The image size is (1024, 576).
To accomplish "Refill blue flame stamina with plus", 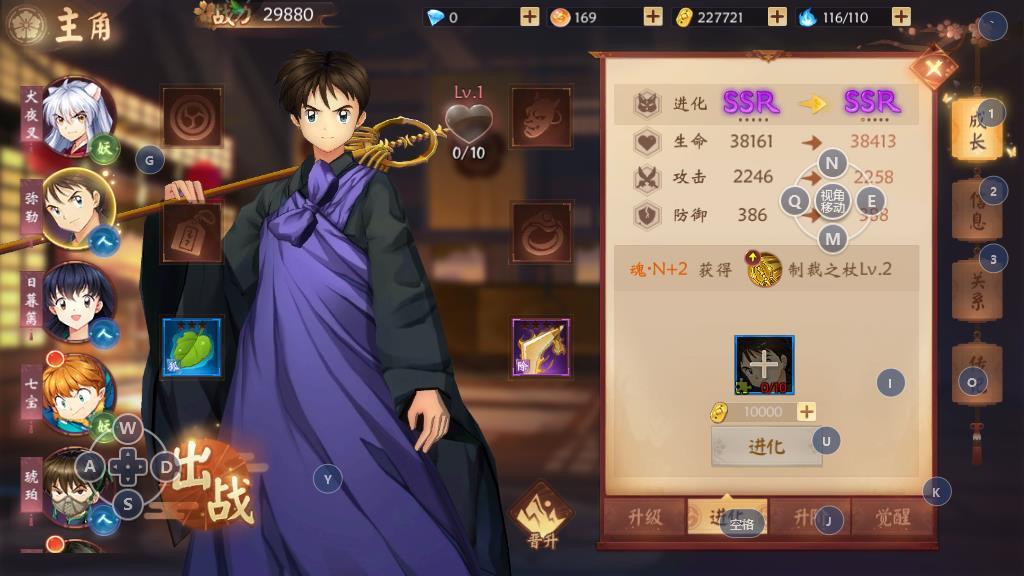I will click(x=901, y=17).
